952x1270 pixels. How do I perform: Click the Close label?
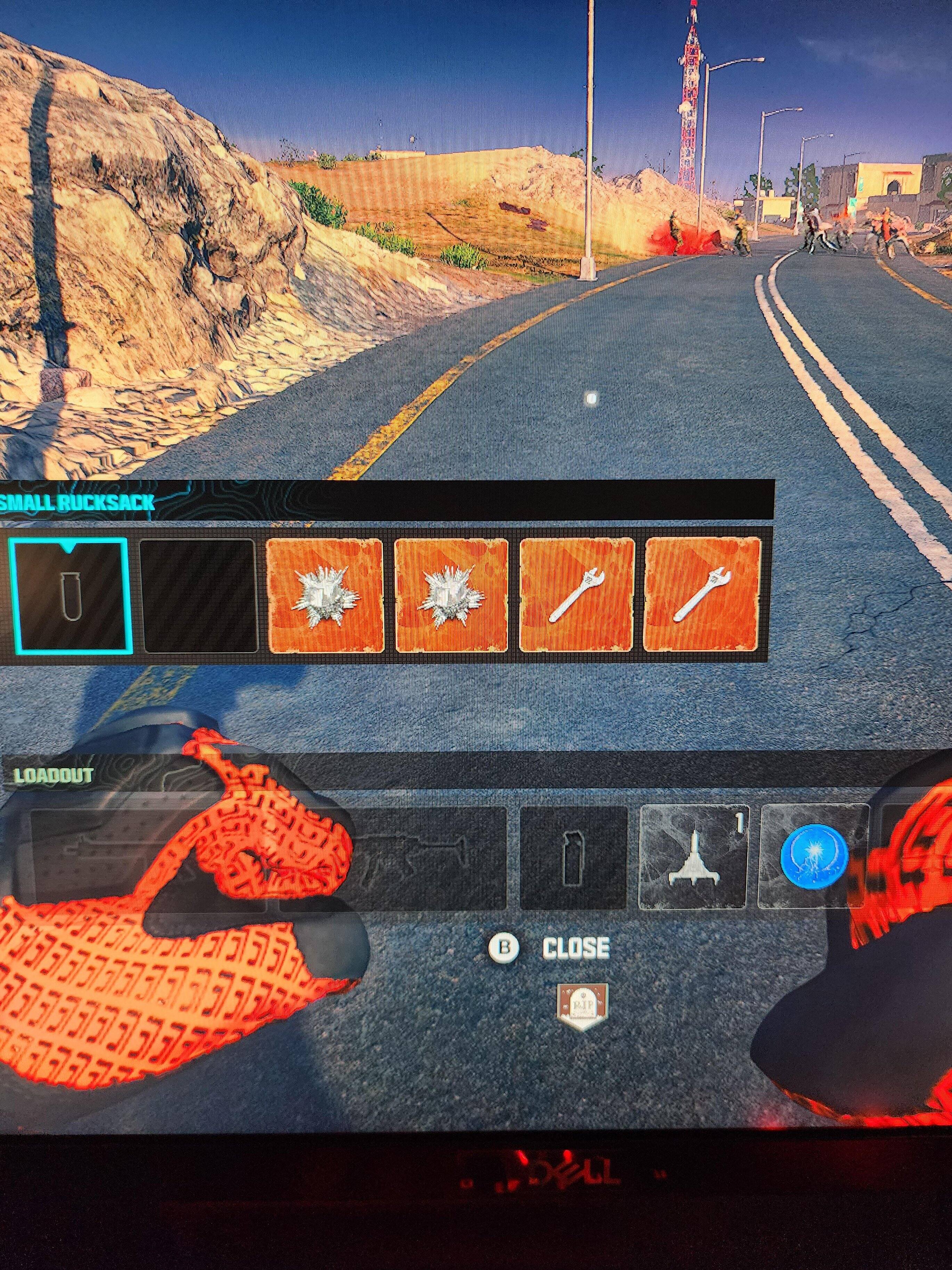pos(576,948)
